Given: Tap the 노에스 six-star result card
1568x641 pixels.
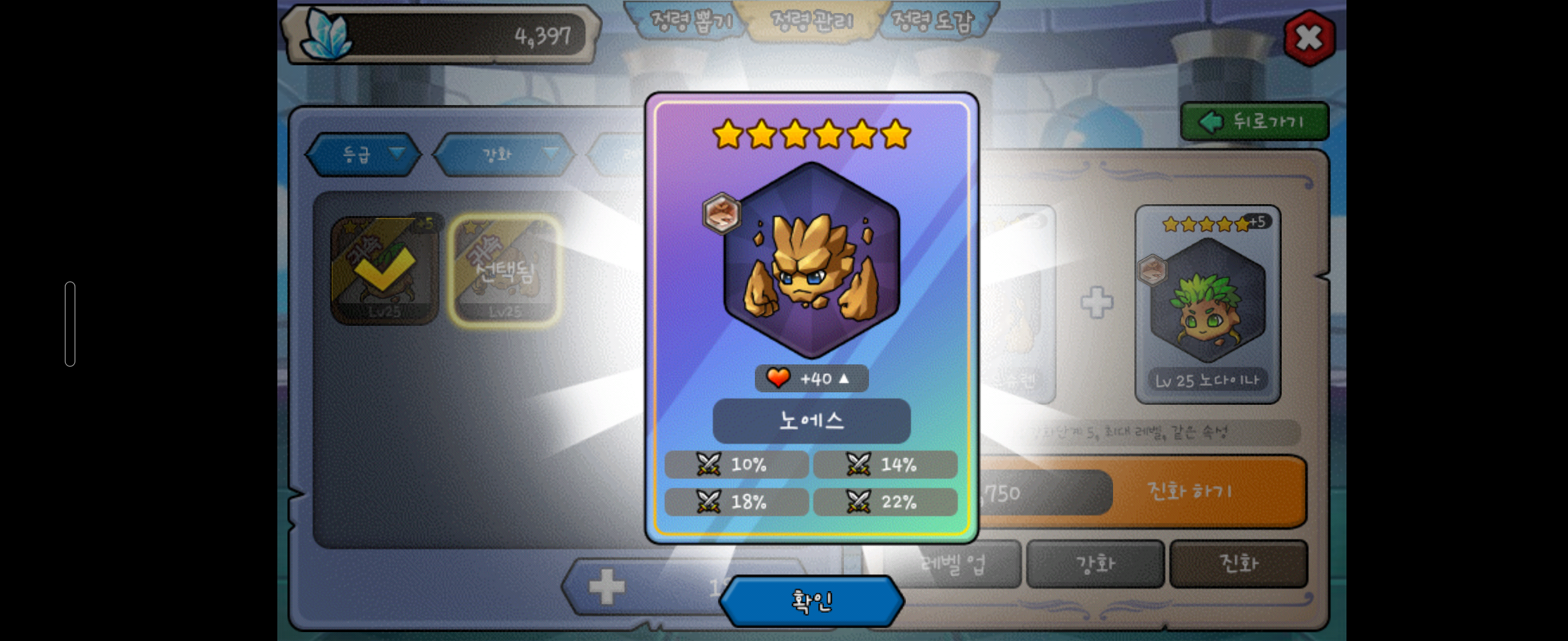Looking at the screenshot, I should 811,316.
